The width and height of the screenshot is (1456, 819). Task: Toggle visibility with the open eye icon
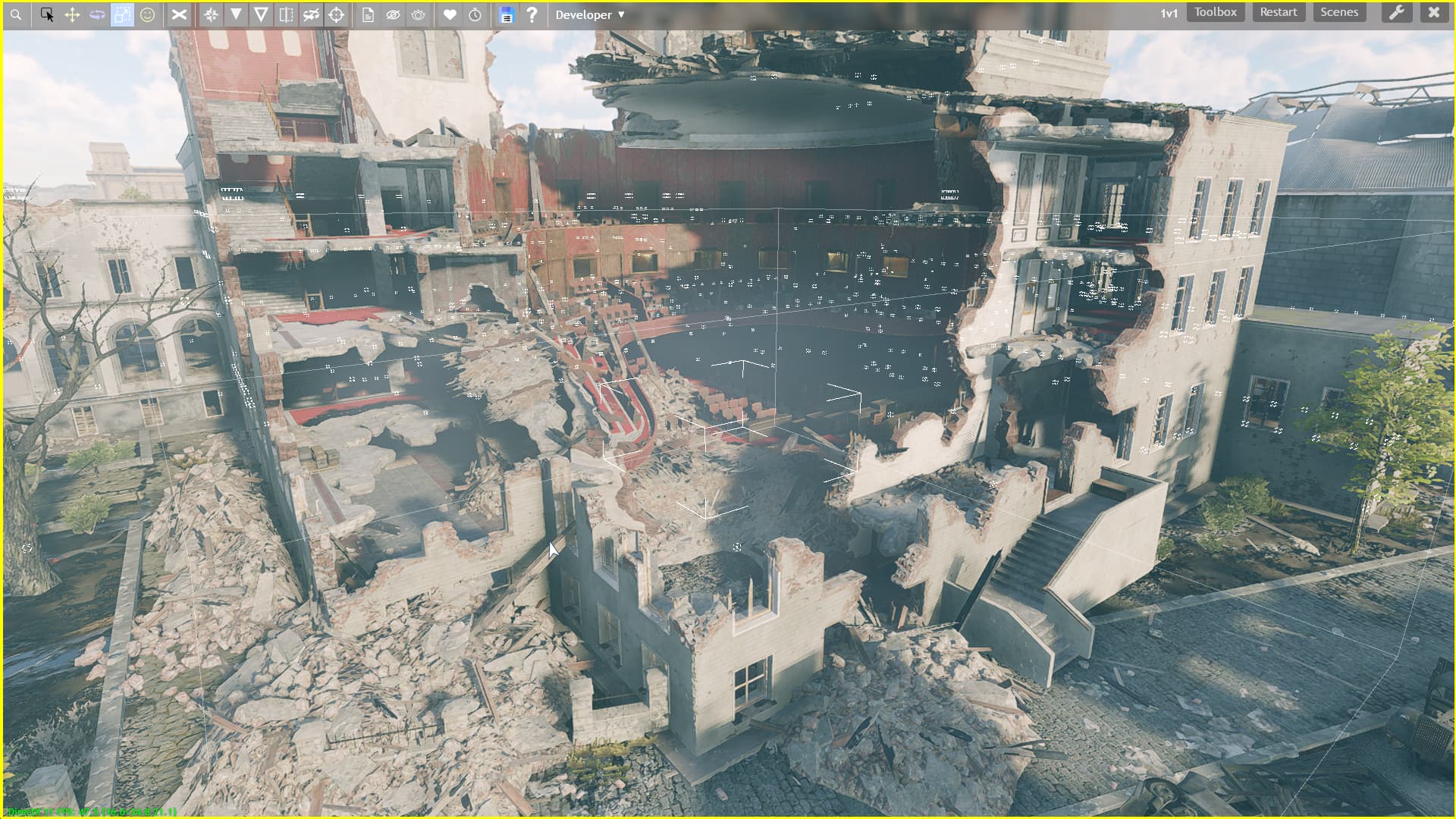point(418,14)
